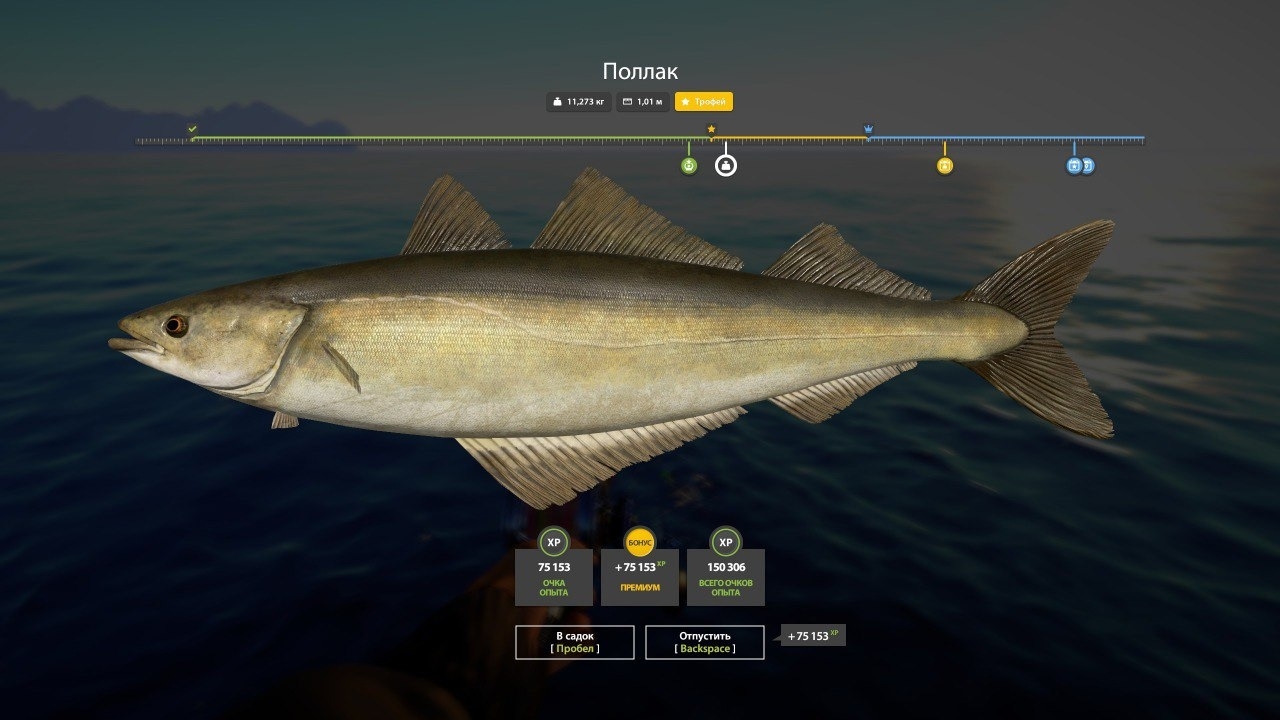Click the 11,273 кг weight badge
Image resolution: width=1280 pixels, height=720 pixels.
click(x=578, y=101)
